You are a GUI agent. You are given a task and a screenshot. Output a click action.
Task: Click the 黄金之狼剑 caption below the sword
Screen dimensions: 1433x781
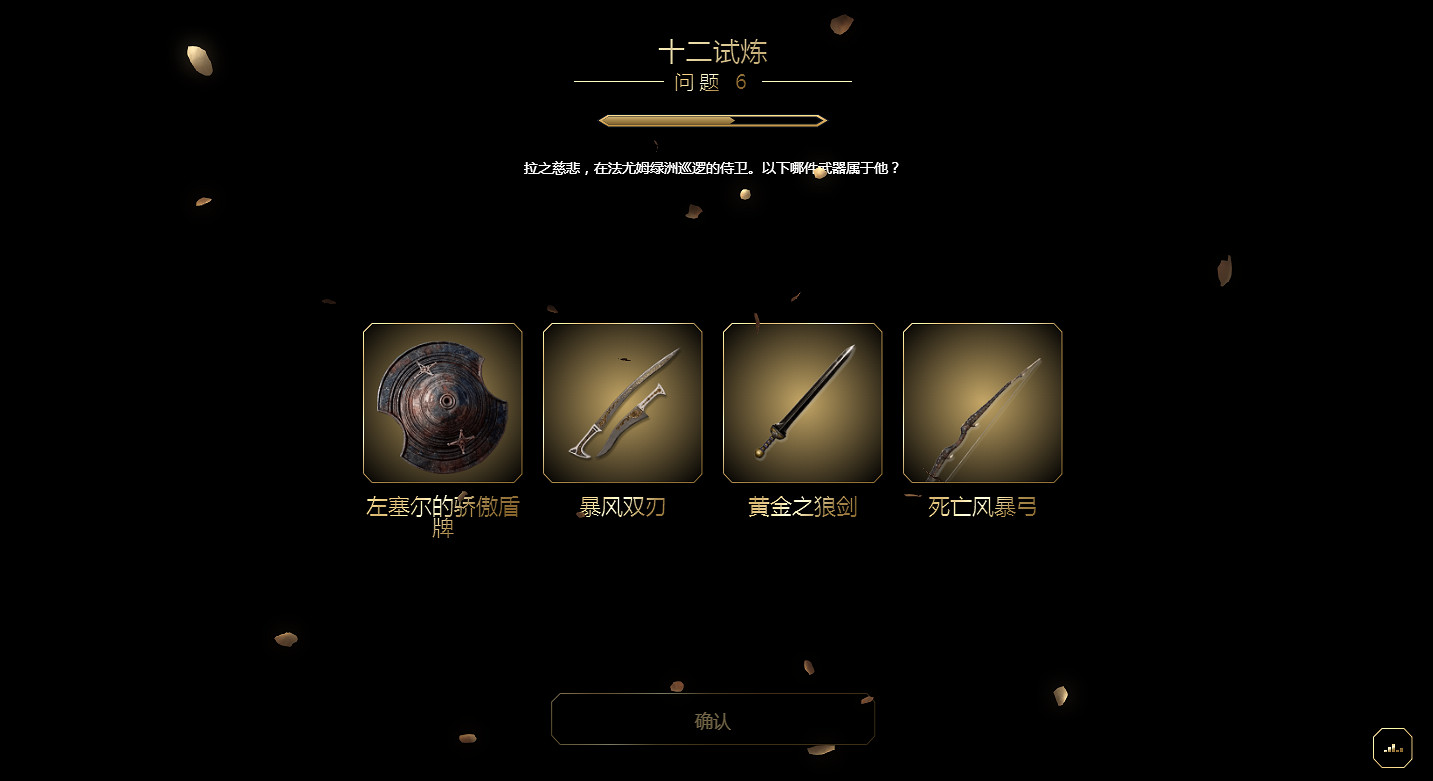pos(802,507)
